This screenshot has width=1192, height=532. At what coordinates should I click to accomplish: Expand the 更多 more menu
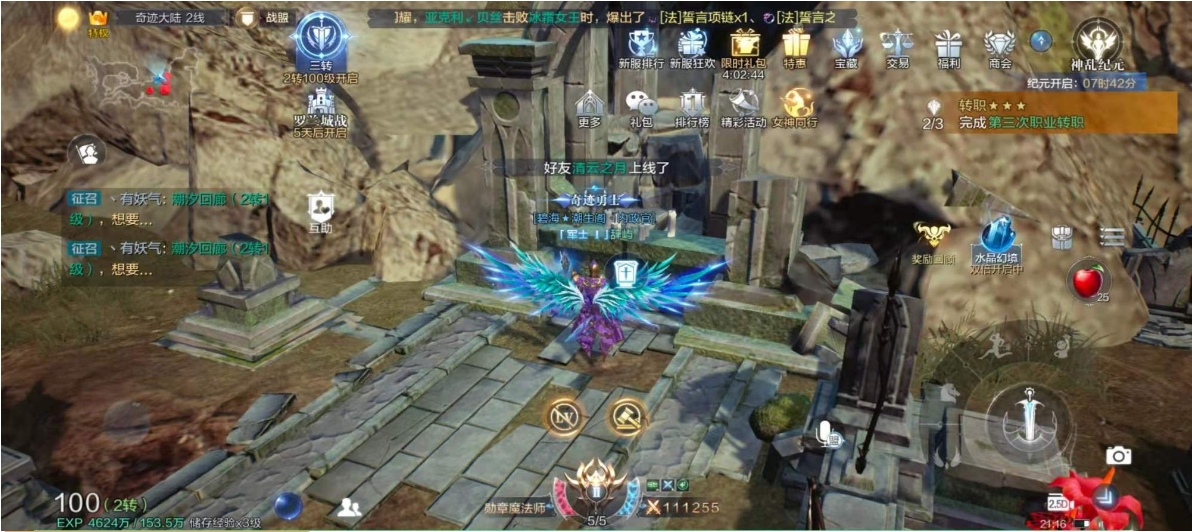pyautogui.click(x=590, y=106)
